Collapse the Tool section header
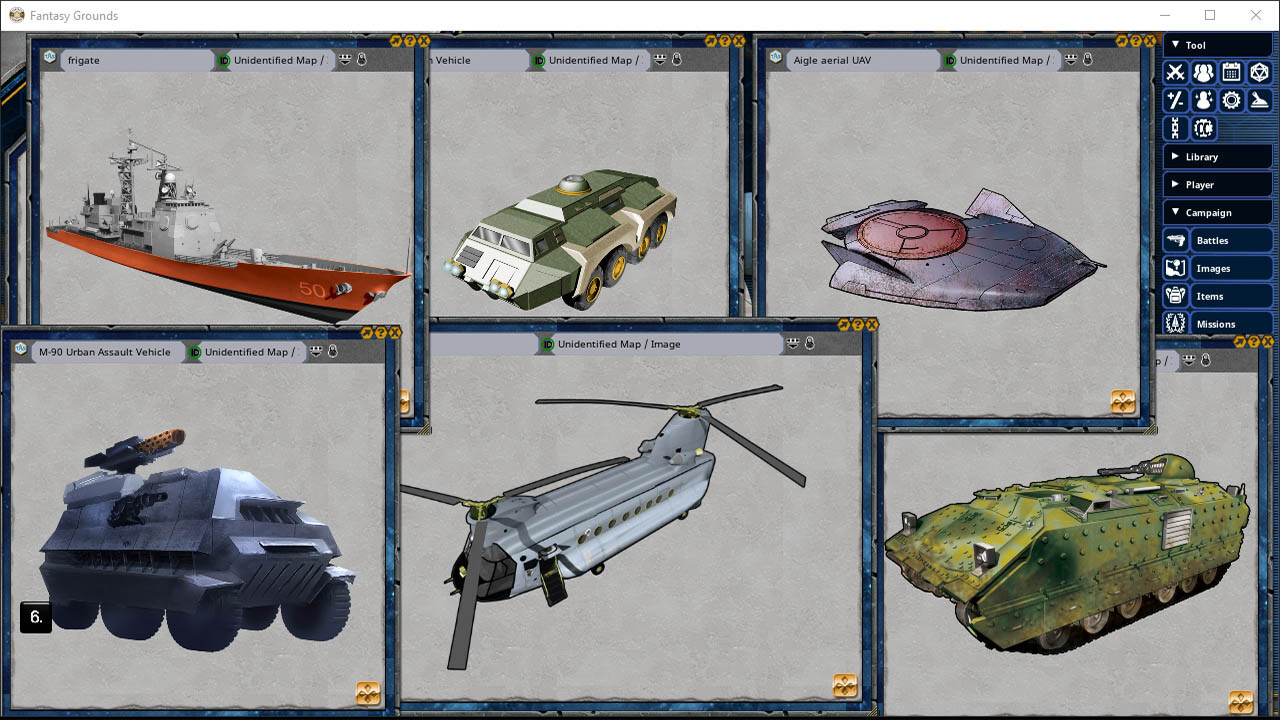 (1217, 44)
